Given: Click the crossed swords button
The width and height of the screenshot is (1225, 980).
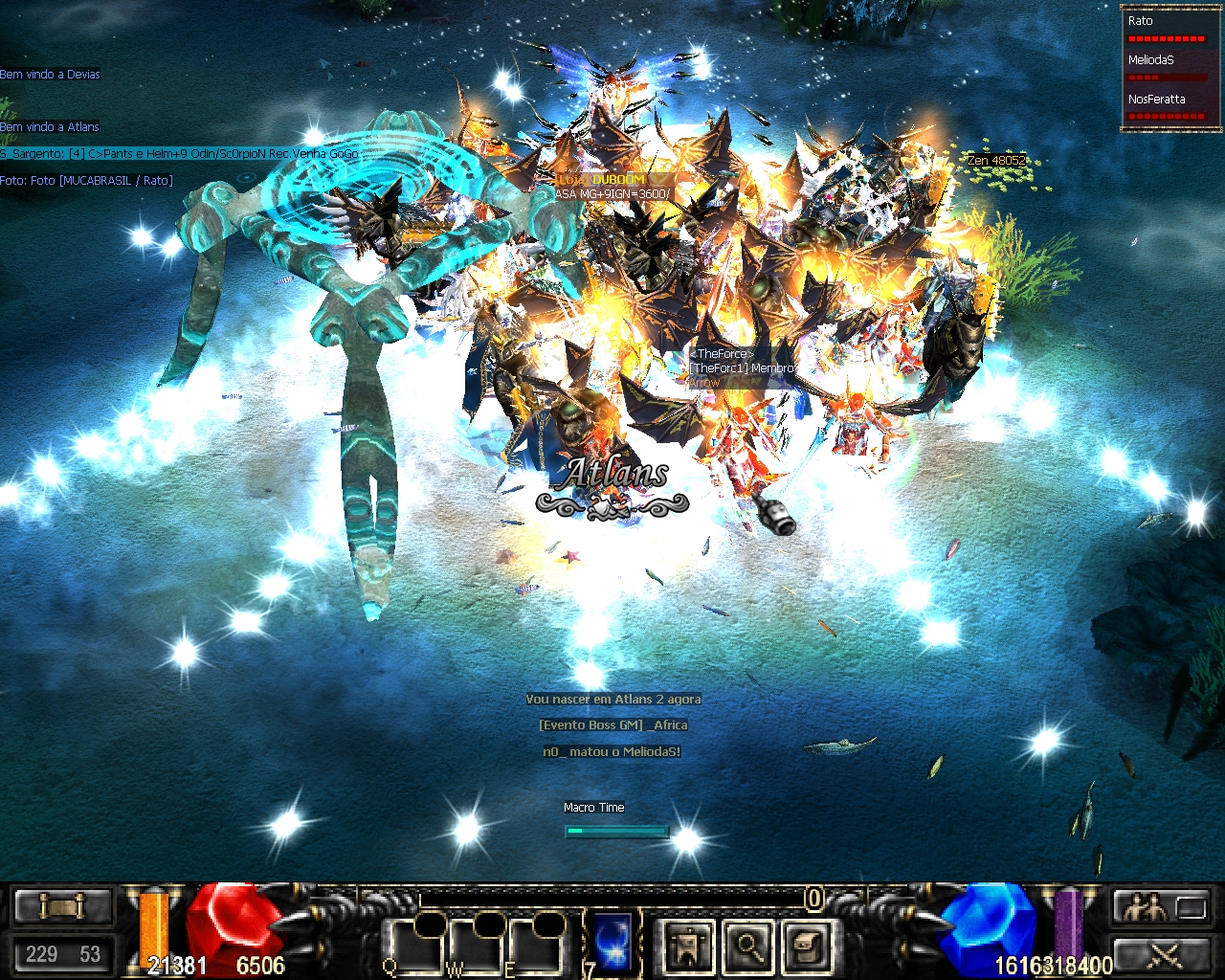Looking at the screenshot, I should (x=1161, y=953).
